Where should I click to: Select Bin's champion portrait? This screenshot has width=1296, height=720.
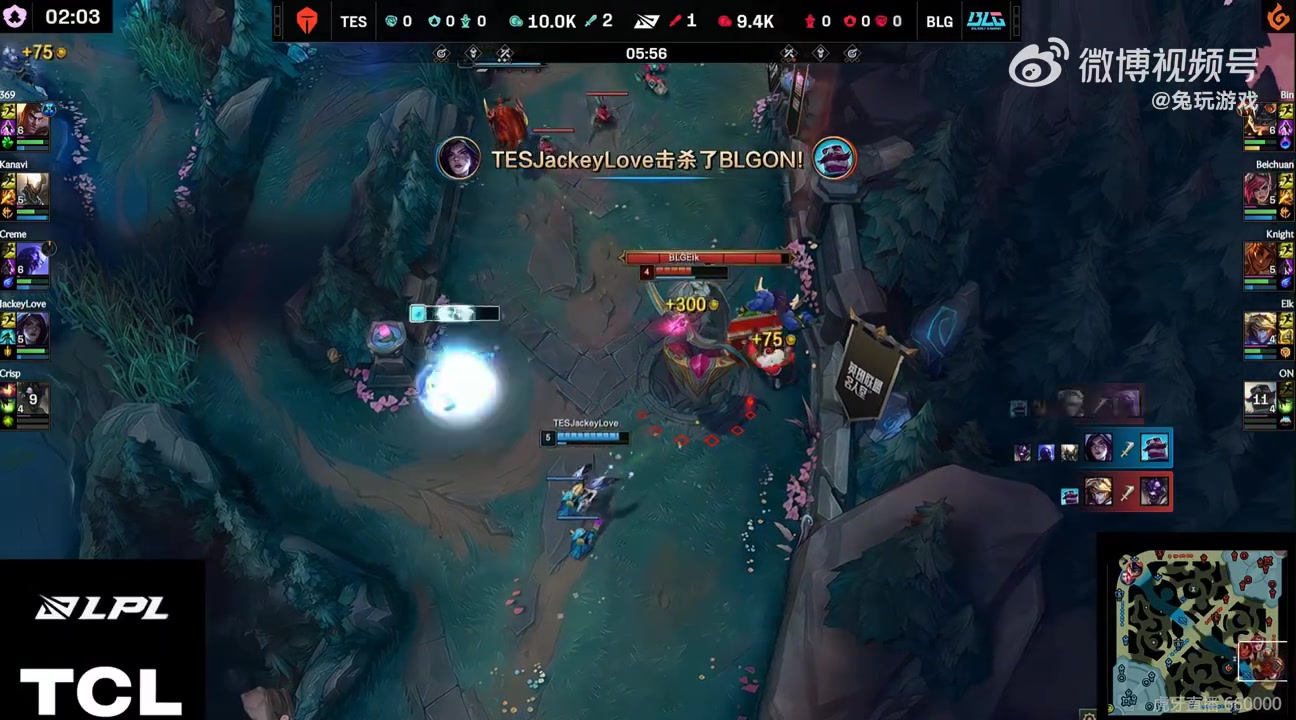pos(1261,120)
